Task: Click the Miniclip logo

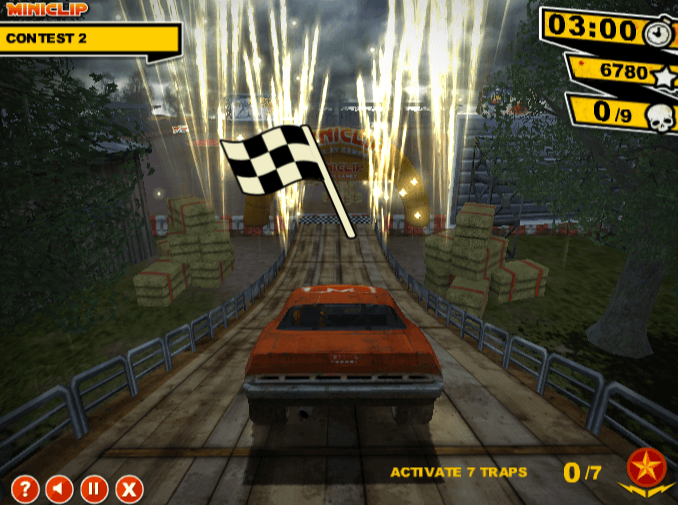Action: point(45,9)
